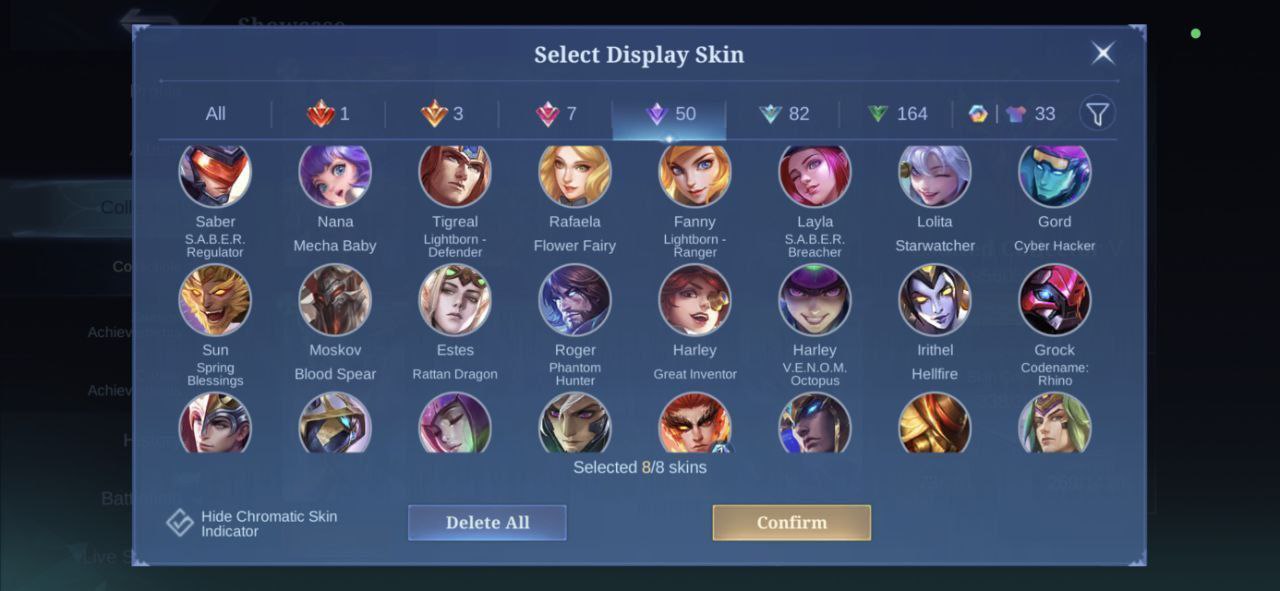Pick Tigreal's Lightborn - Defender skin

point(455,175)
